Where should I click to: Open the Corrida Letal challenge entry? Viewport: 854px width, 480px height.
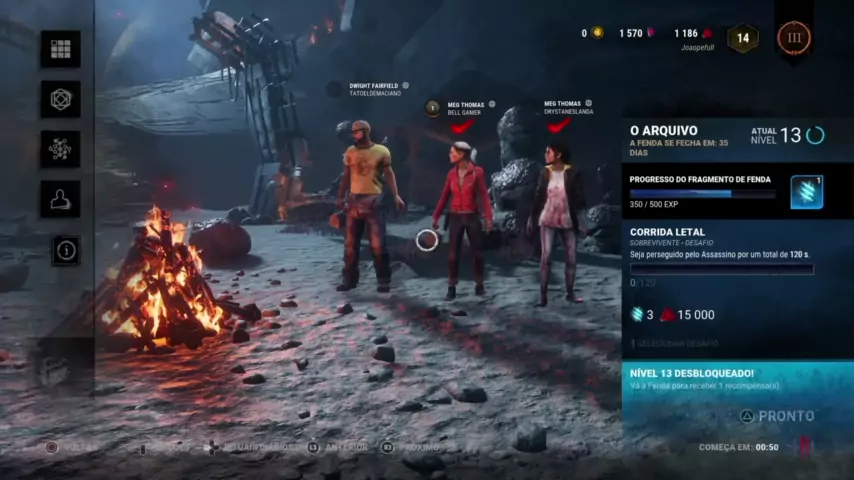[x=667, y=232]
